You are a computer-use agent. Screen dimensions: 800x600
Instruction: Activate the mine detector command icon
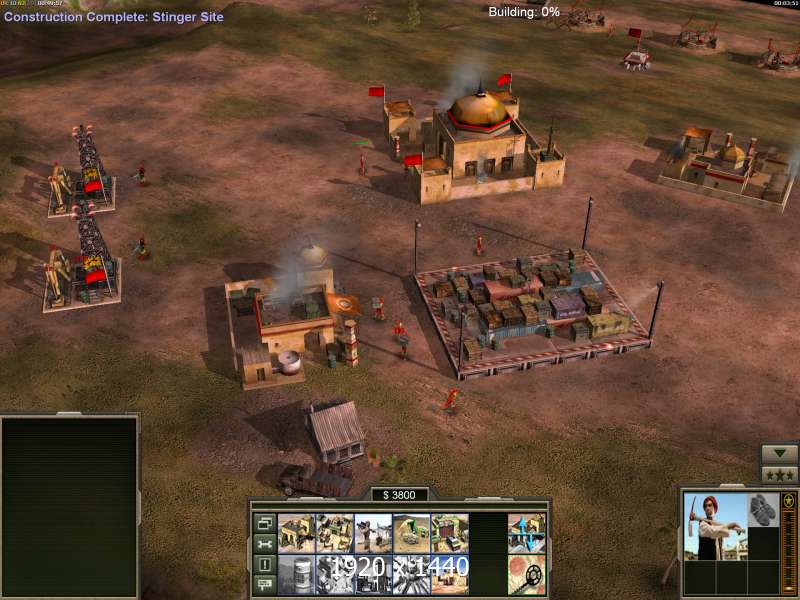[x=527, y=573]
